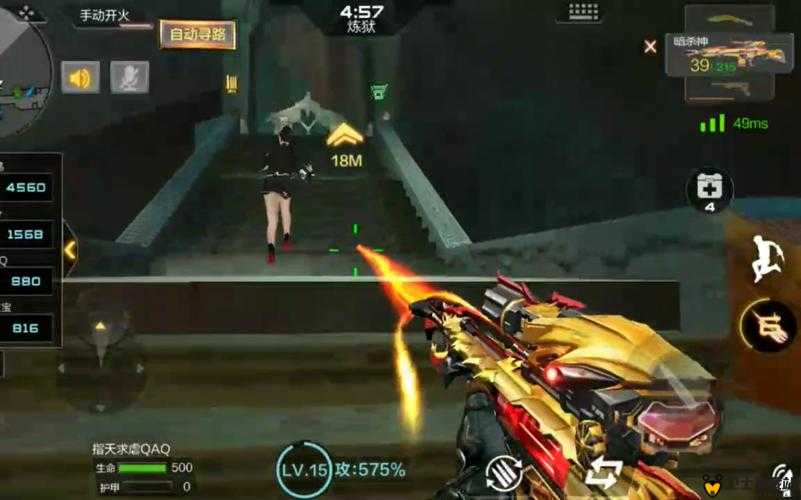
Task: Tap the swap weapon arrows button
Action: (x=603, y=472)
